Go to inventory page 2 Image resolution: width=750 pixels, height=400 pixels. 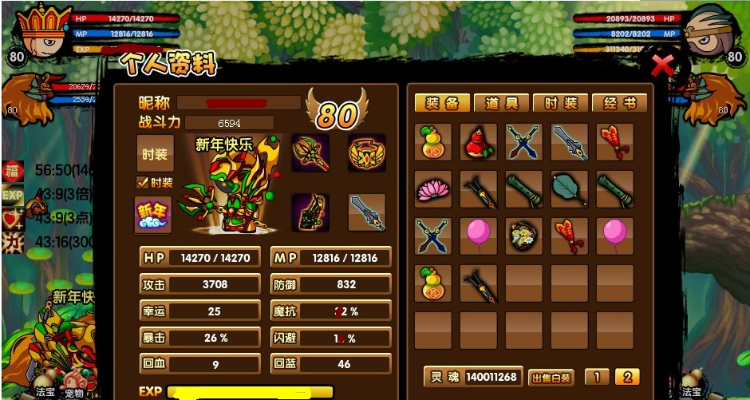627,377
